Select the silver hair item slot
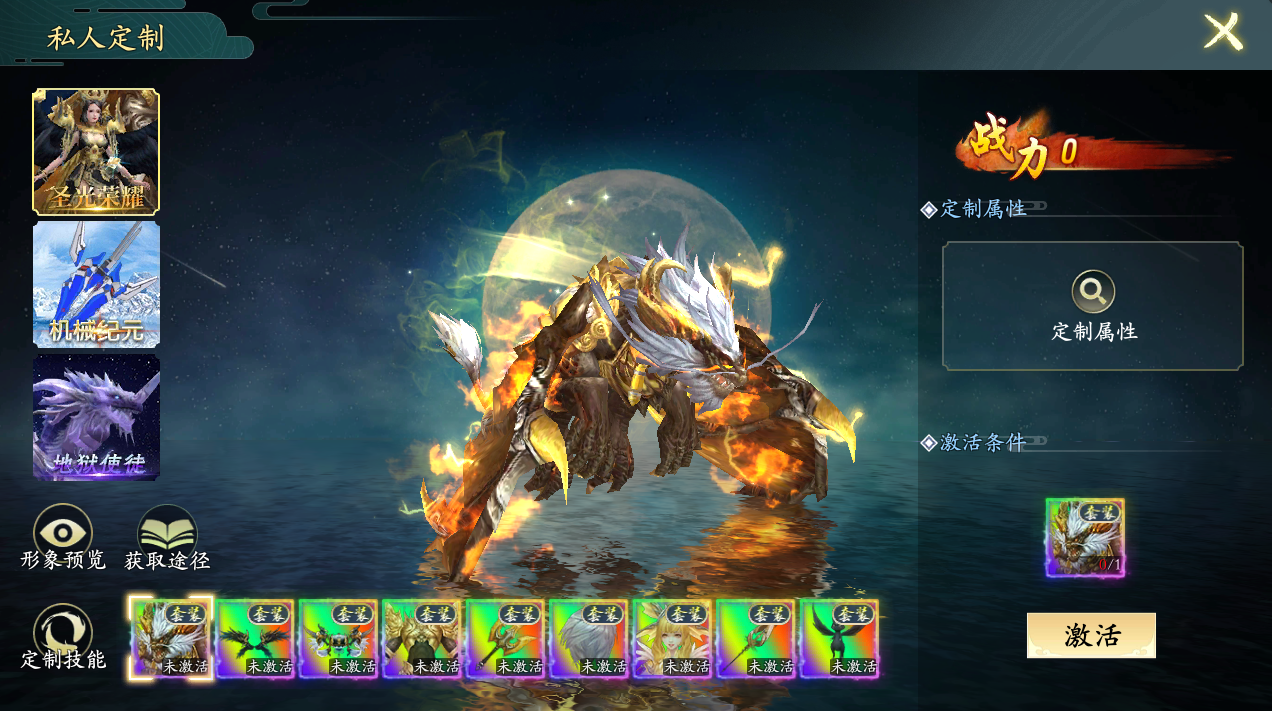Screen dimensions: 1272x711 (589, 638)
